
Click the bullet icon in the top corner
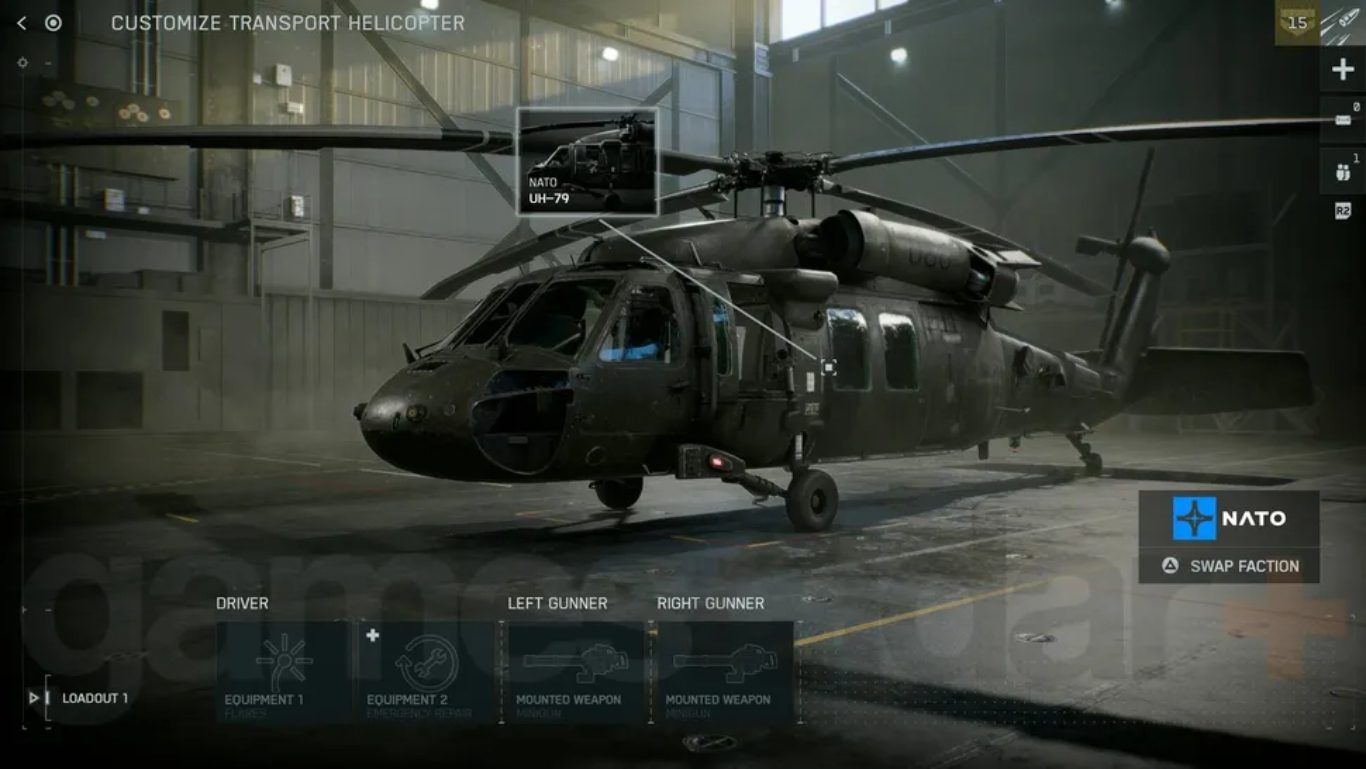[1343, 23]
